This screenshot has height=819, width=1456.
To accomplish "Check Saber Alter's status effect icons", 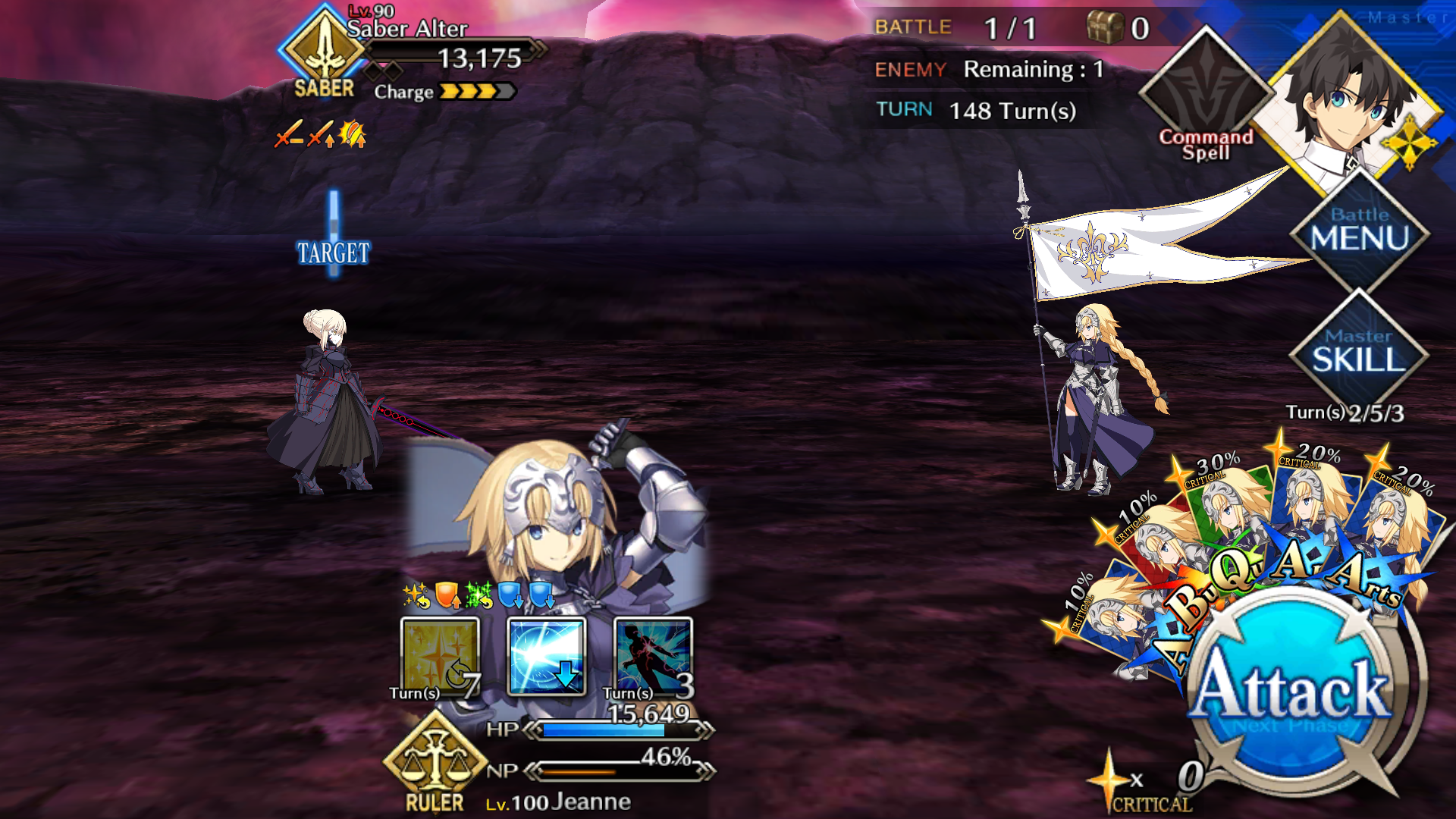I will [320, 135].
